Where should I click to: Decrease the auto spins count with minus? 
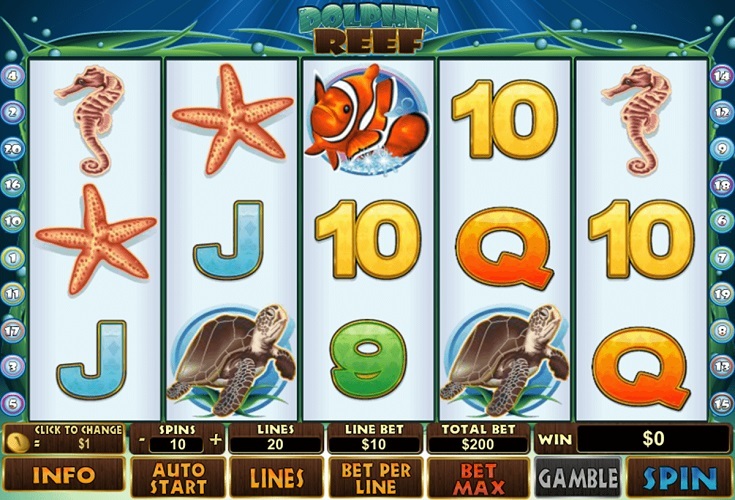[x=142, y=439]
